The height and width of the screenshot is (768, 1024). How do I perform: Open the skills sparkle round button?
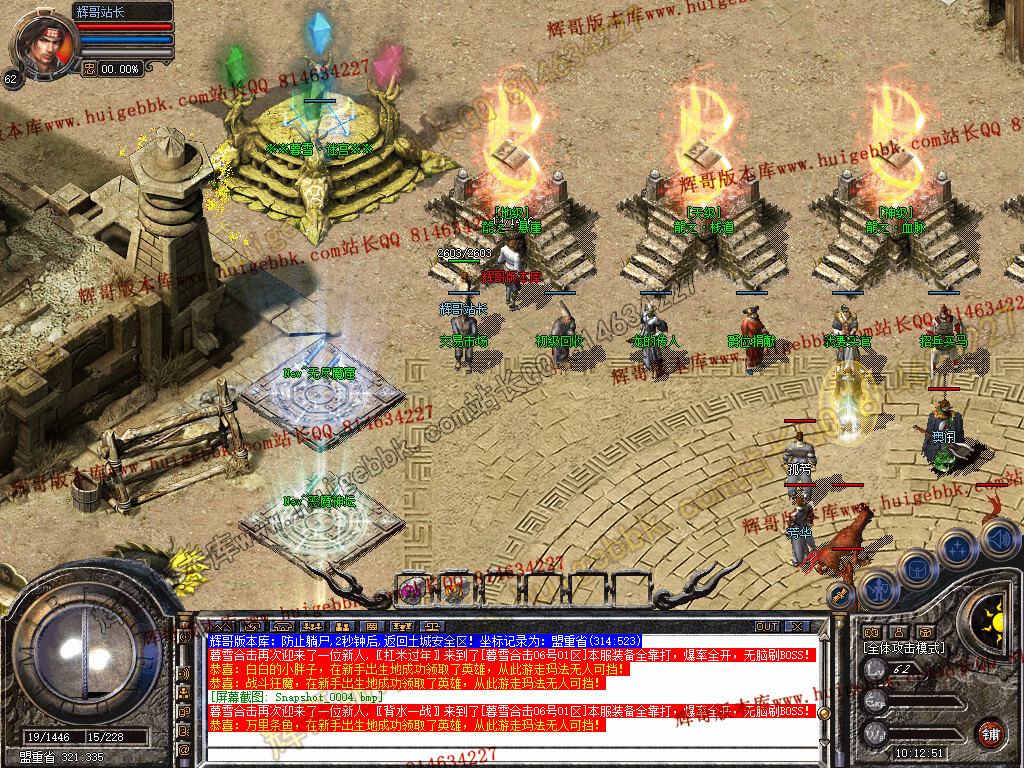pyautogui.click(x=958, y=548)
